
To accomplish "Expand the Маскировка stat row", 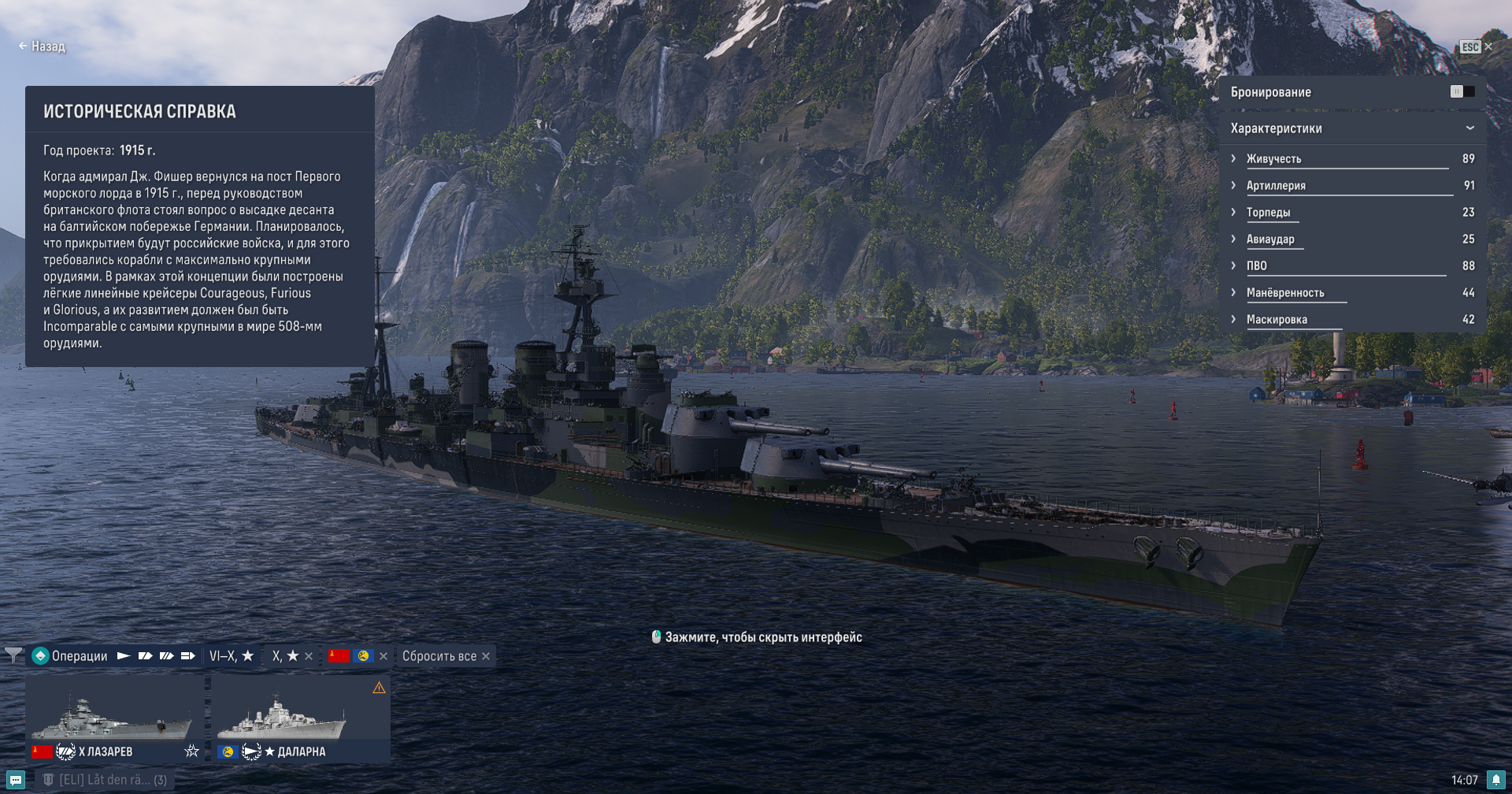I will point(1233,319).
